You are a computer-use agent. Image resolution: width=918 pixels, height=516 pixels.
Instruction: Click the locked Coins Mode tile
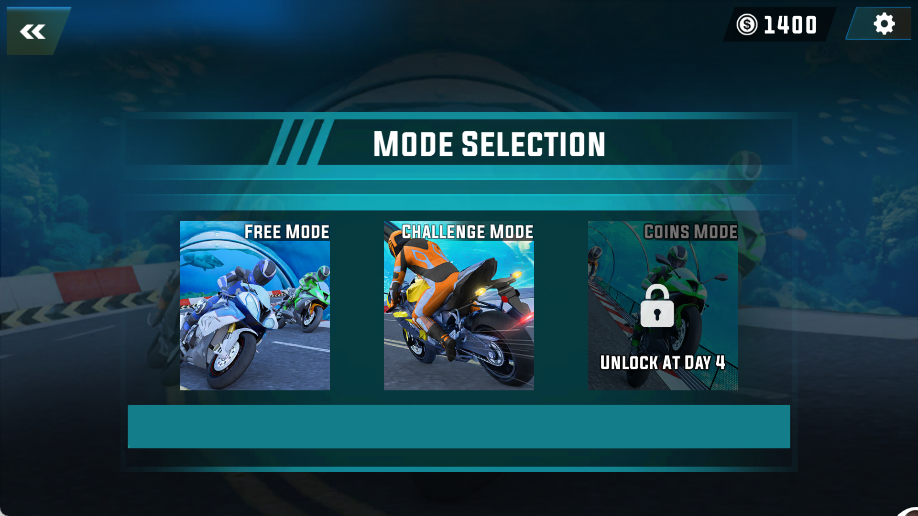click(663, 306)
